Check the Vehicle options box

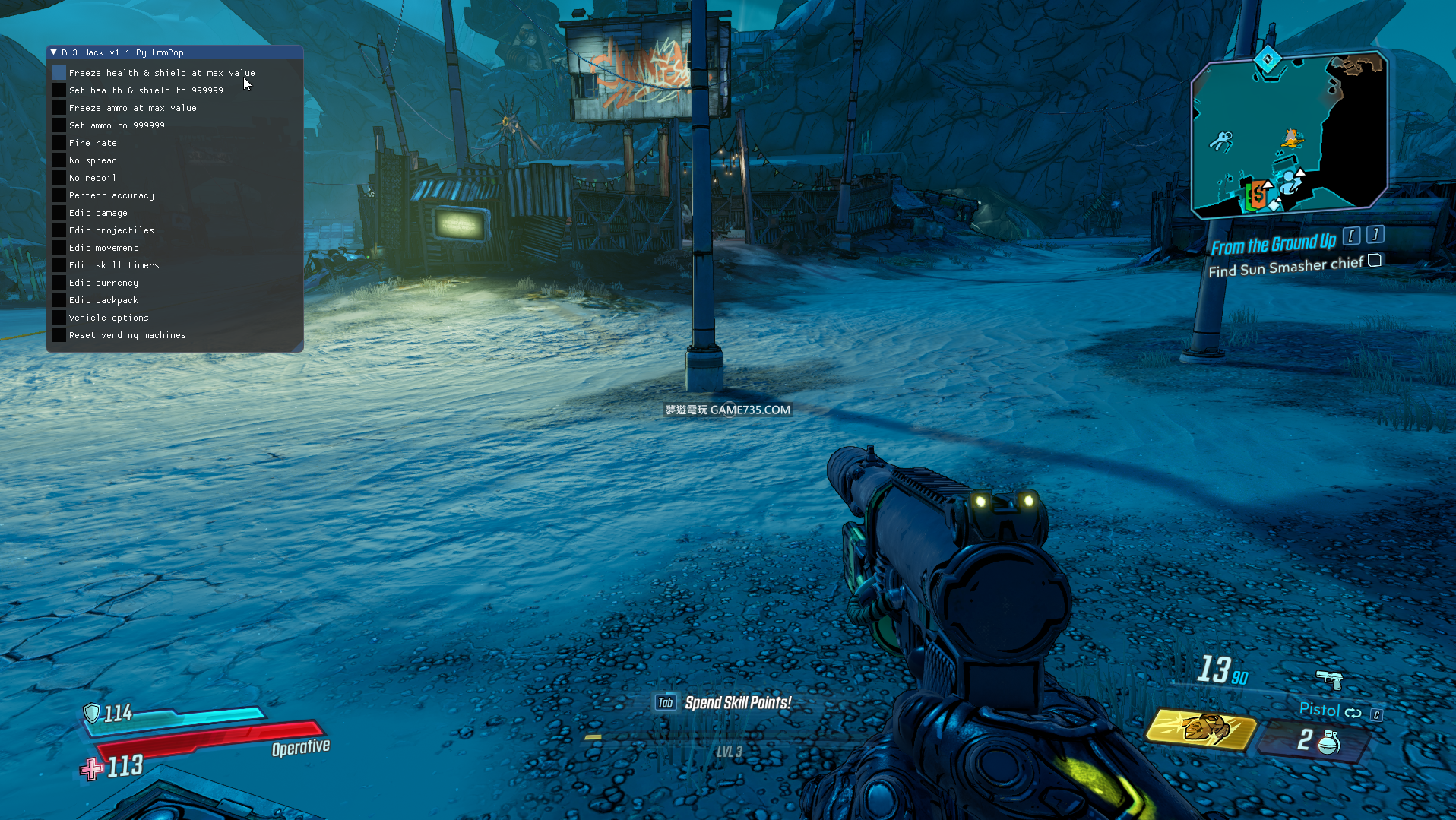(59, 318)
